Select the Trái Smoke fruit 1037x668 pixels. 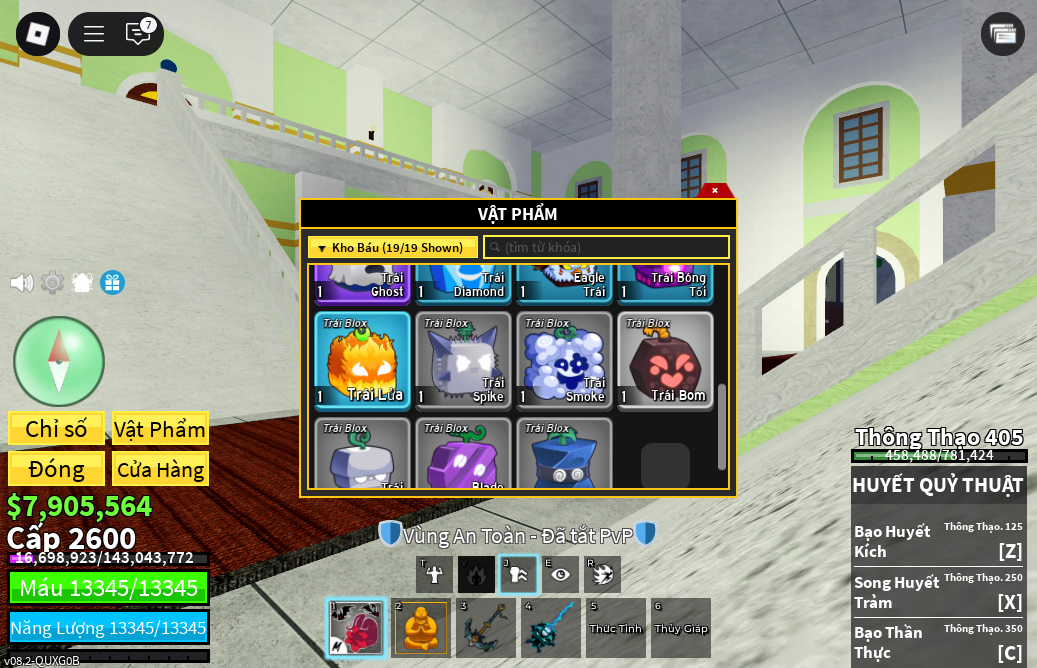point(564,360)
